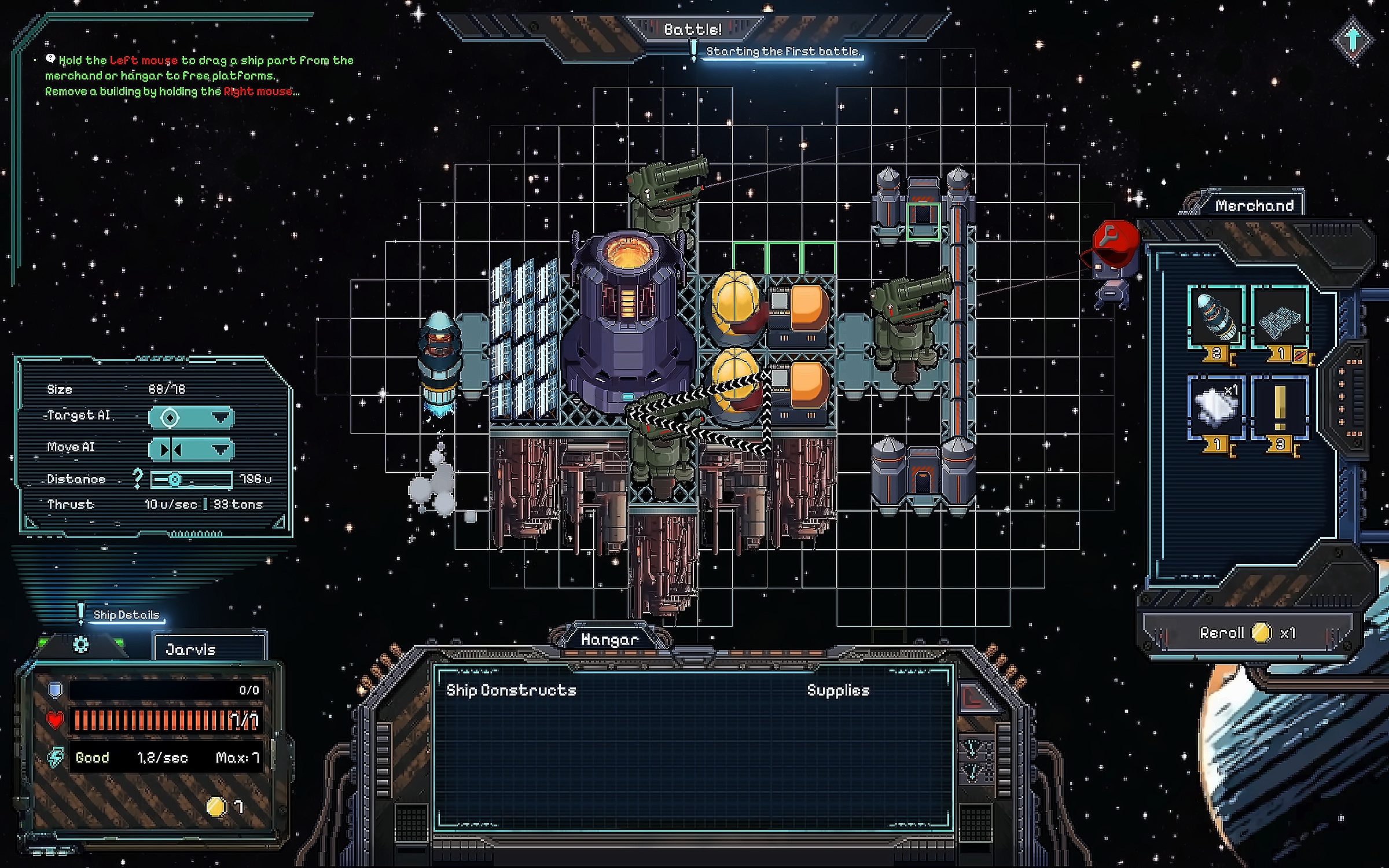Image resolution: width=1389 pixels, height=868 pixels.
Task: Open the Target AI dropdown
Action: (x=191, y=417)
